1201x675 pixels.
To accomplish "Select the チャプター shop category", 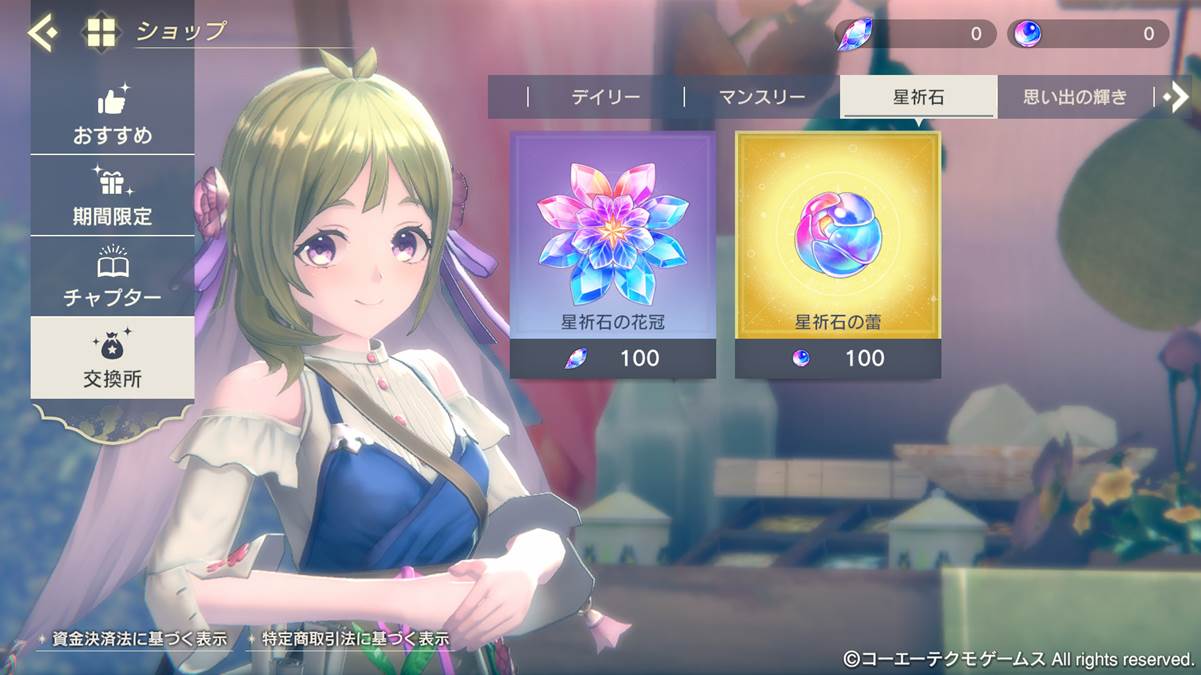I will (x=112, y=277).
